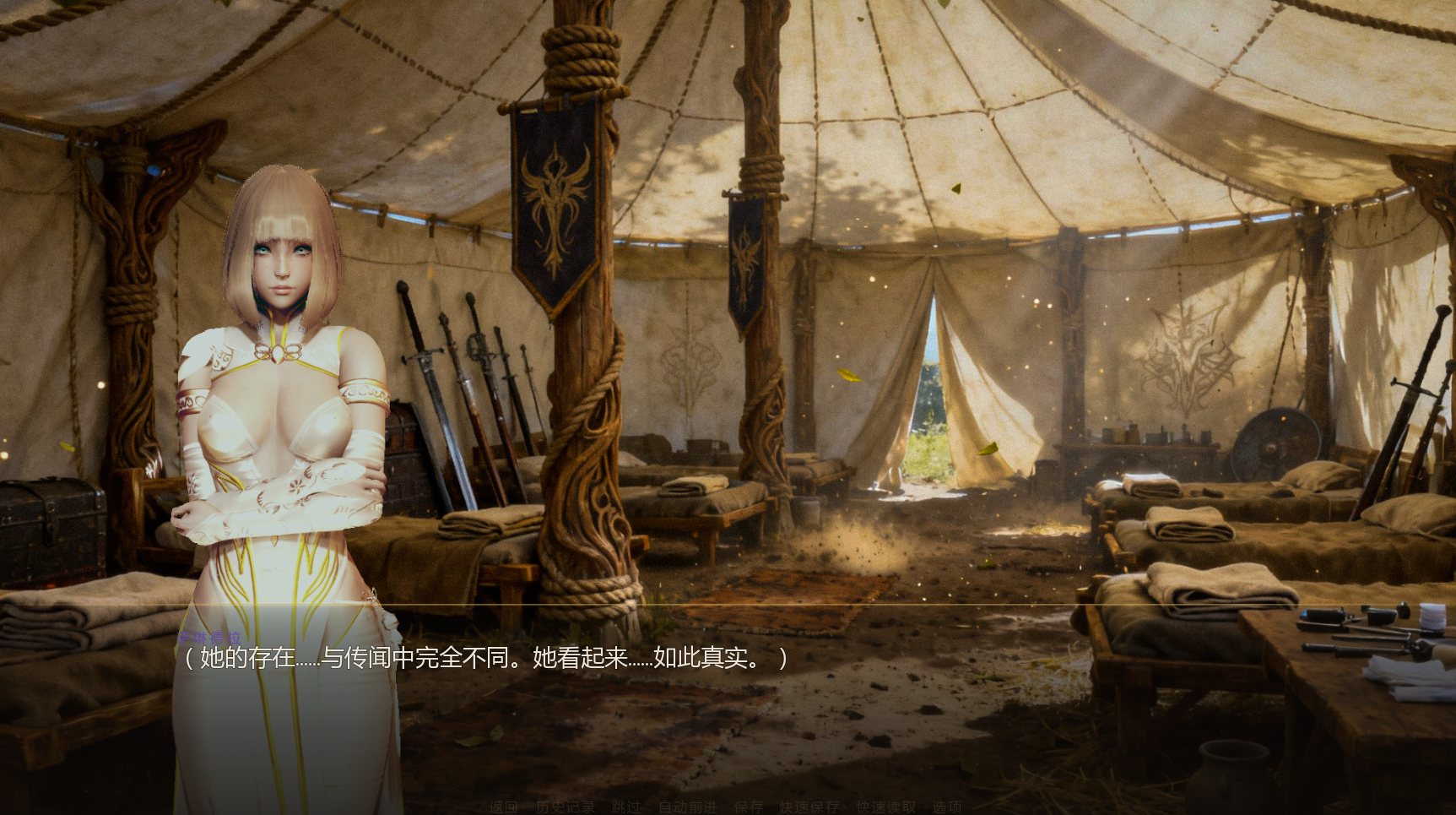Click the 返回 (Back) button
Screen dimensions: 1456x815
click(503, 807)
